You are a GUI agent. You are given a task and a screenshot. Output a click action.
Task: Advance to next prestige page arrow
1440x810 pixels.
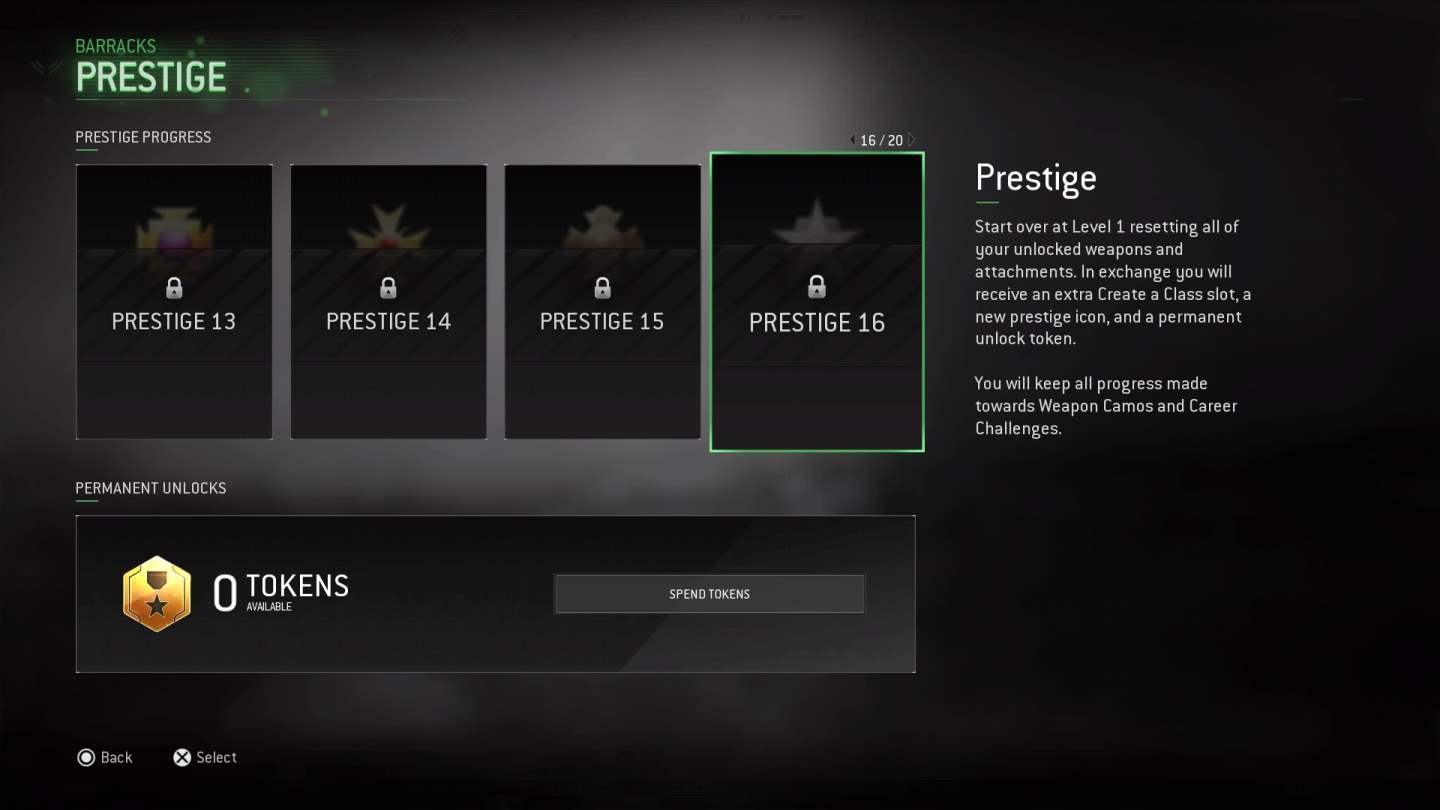point(911,140)
